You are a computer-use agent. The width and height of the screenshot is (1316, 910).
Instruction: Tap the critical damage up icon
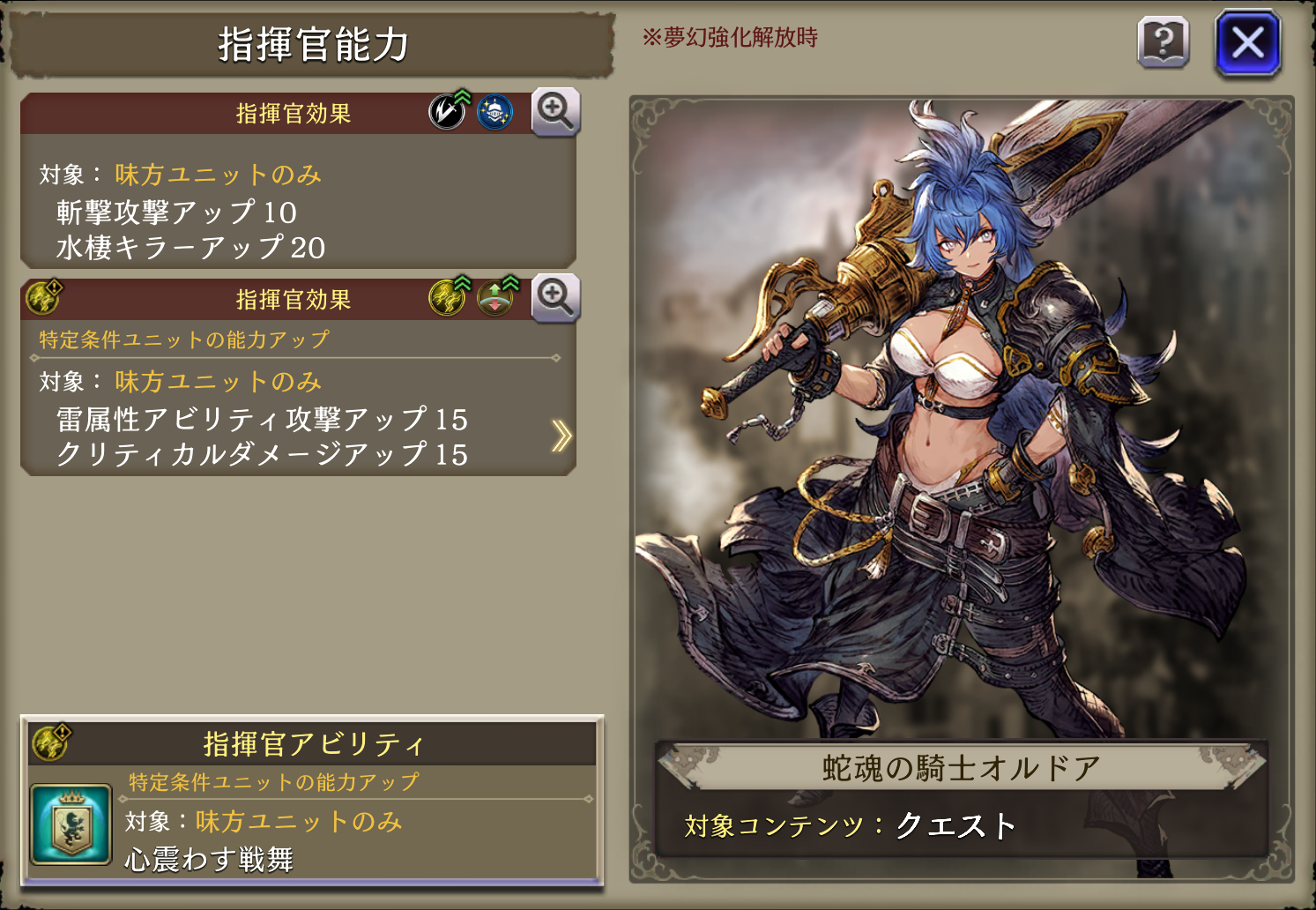pyautogui.click(x=496, y=297)
